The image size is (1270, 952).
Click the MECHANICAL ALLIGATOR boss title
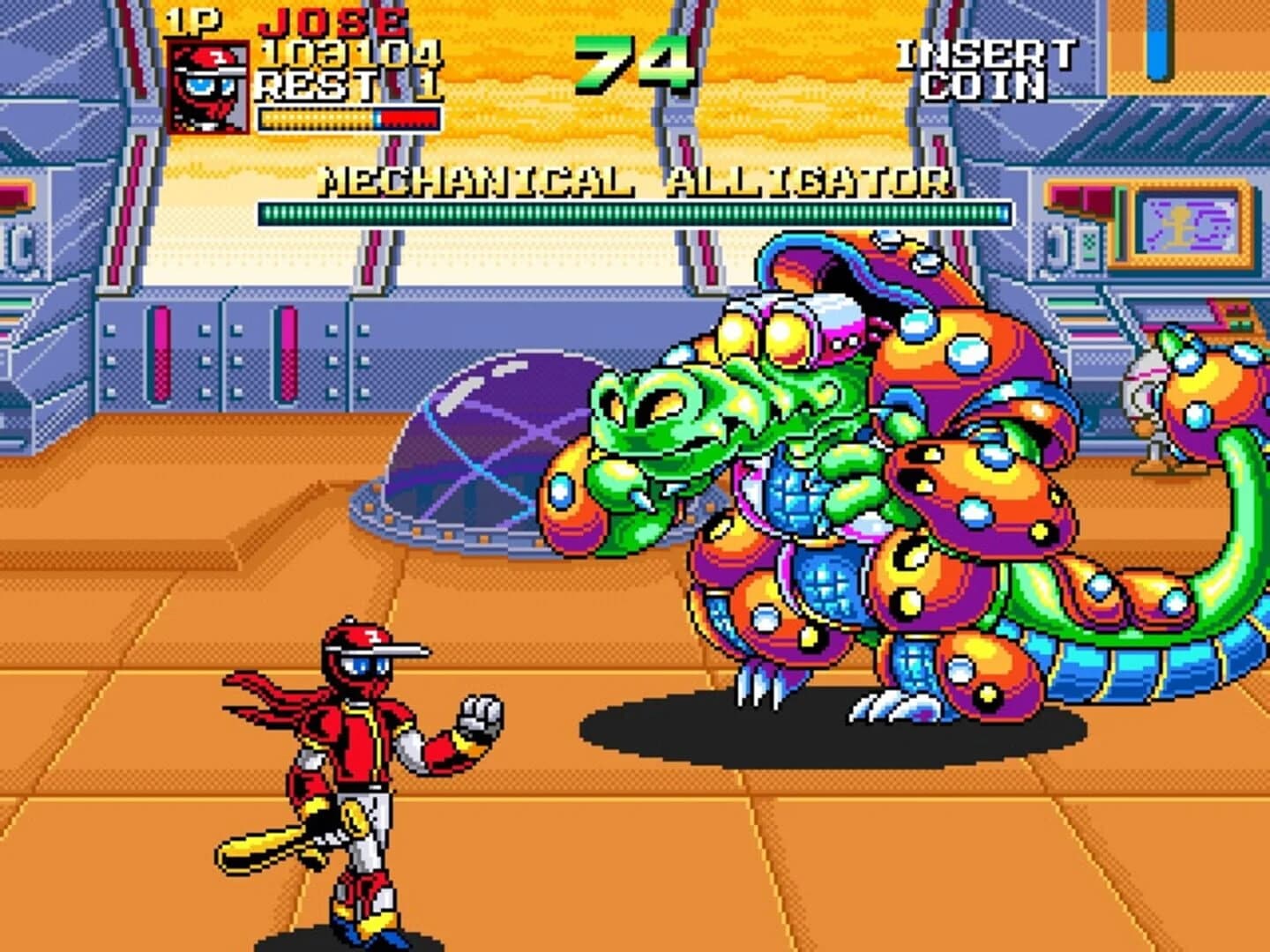click(x=634, y=181)
